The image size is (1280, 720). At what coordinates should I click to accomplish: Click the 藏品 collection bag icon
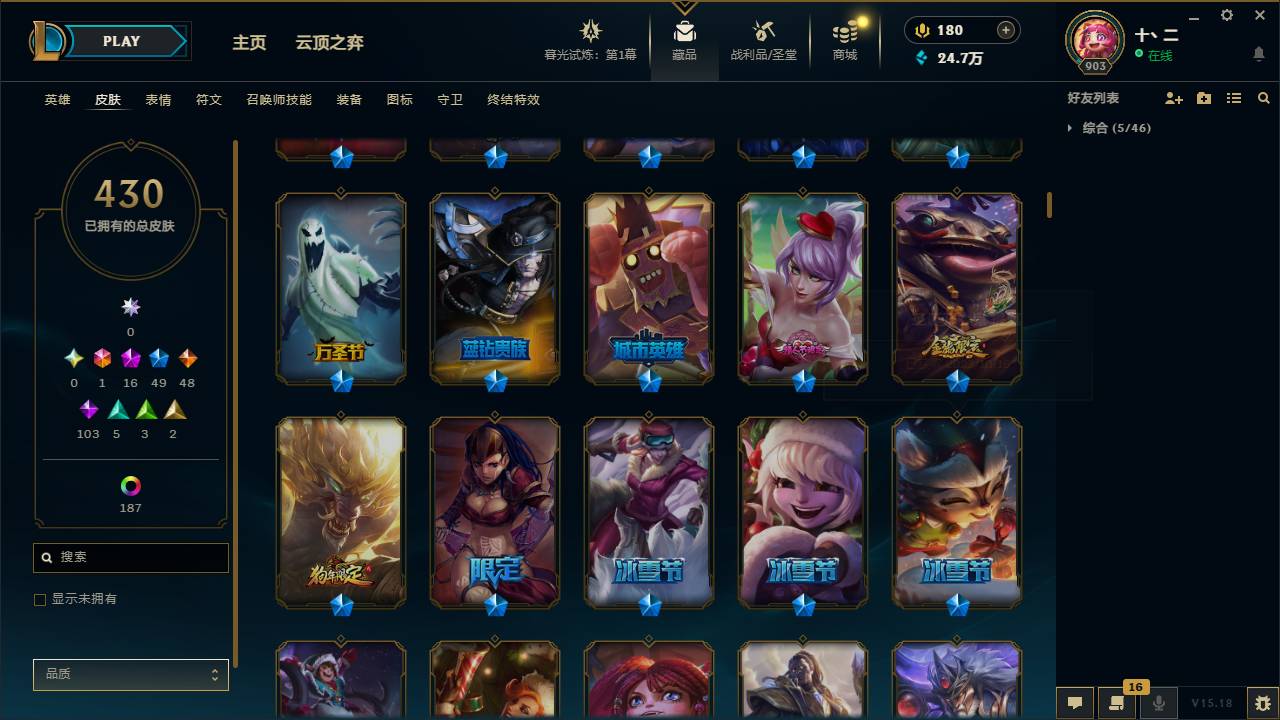click(x=686, y=30)
